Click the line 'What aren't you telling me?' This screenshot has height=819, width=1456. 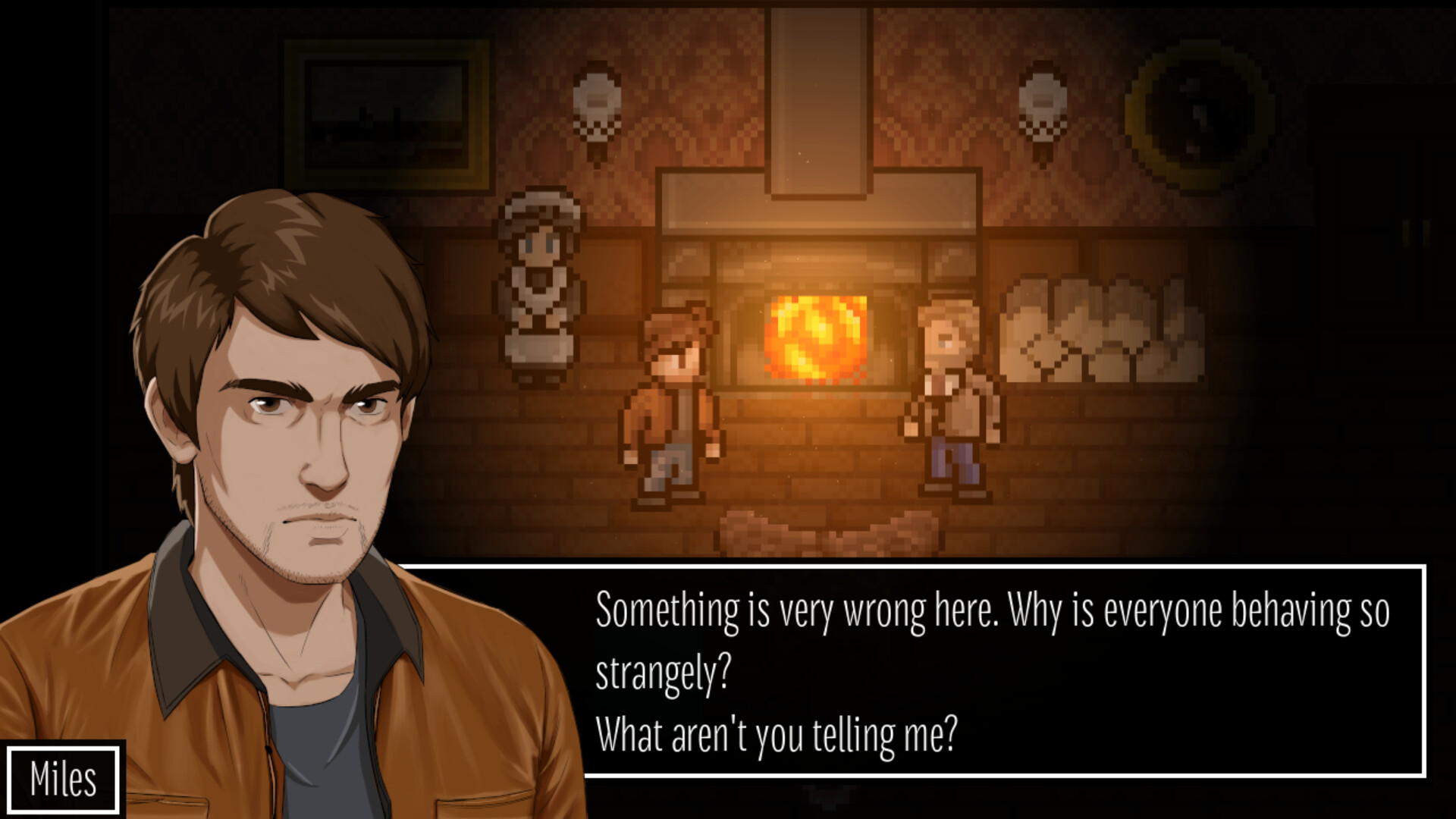coord(777,732)
